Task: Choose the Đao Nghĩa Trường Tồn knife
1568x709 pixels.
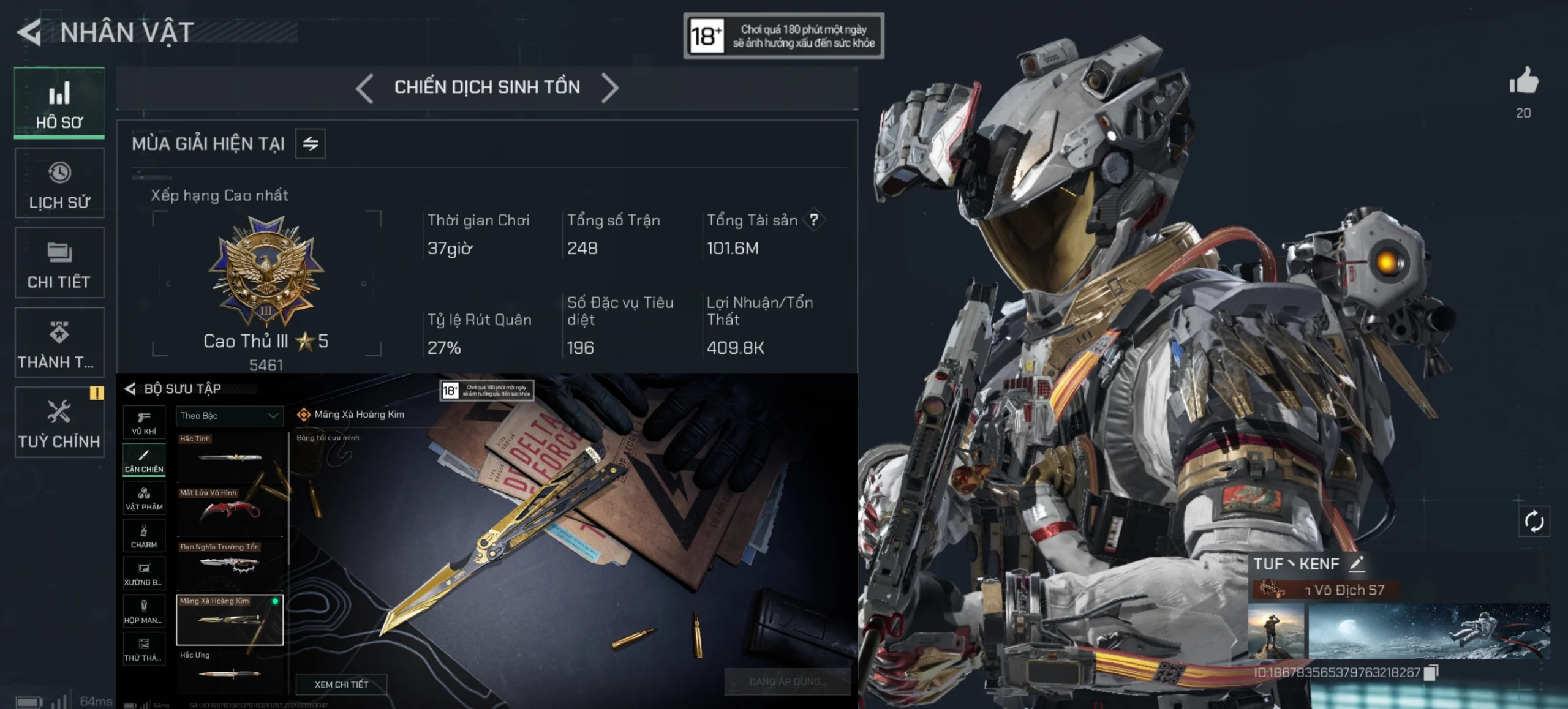Action: click(230, 563)
